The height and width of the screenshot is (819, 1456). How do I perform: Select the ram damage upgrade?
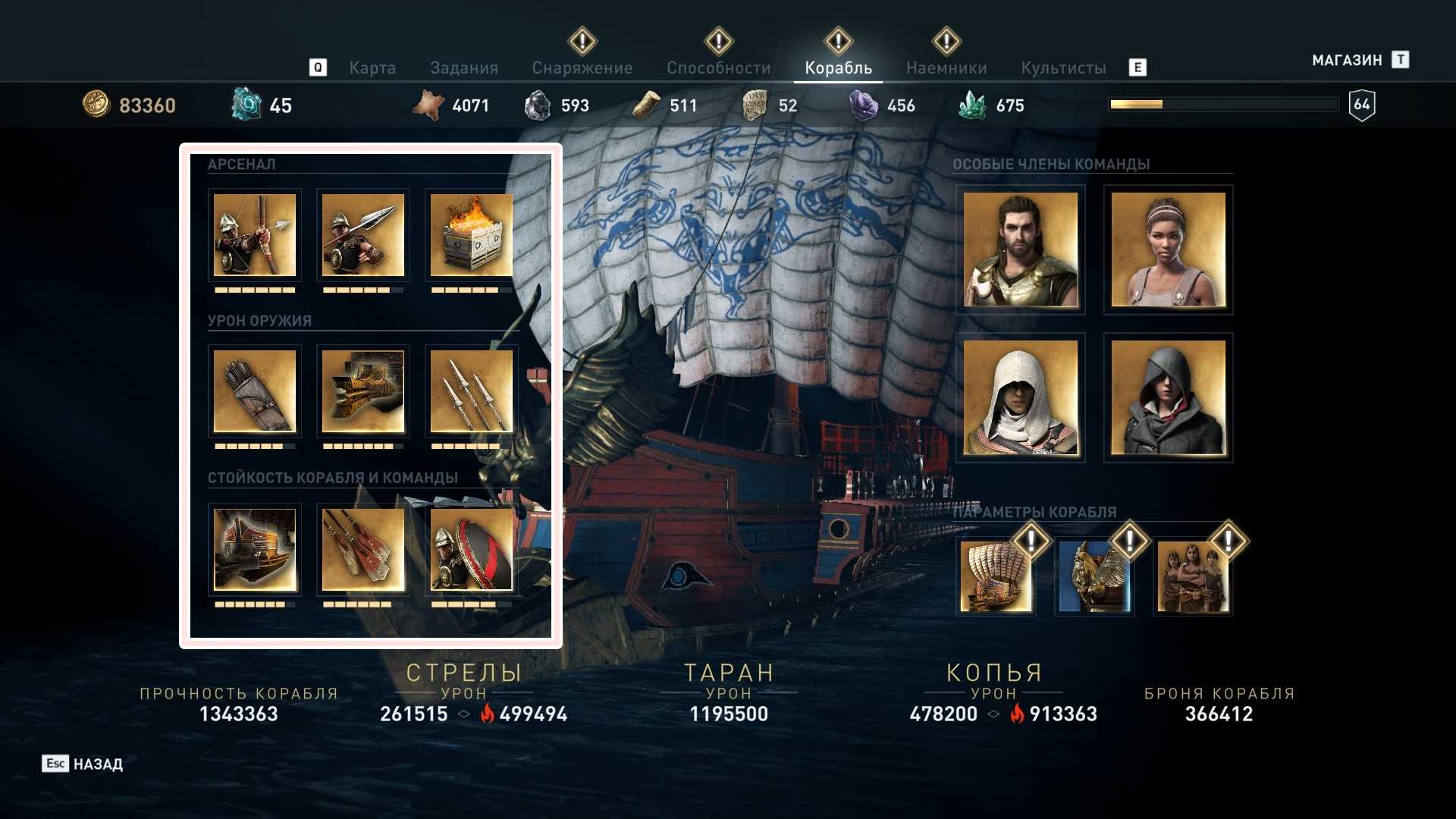[x=363, y=391]
